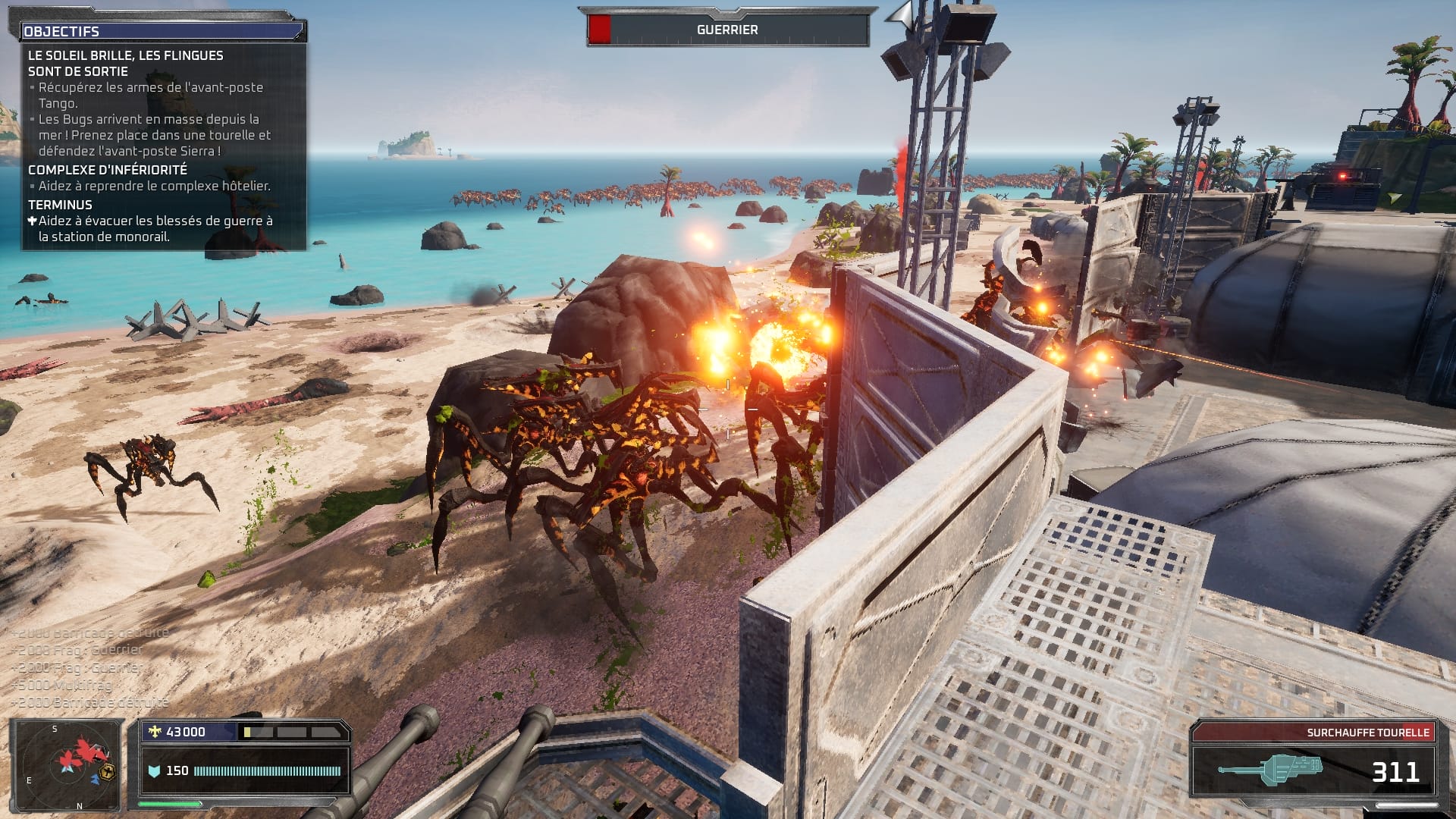
Task: Select the yellow airstrike marker on the minimap
Action: [x=107, y=773]
